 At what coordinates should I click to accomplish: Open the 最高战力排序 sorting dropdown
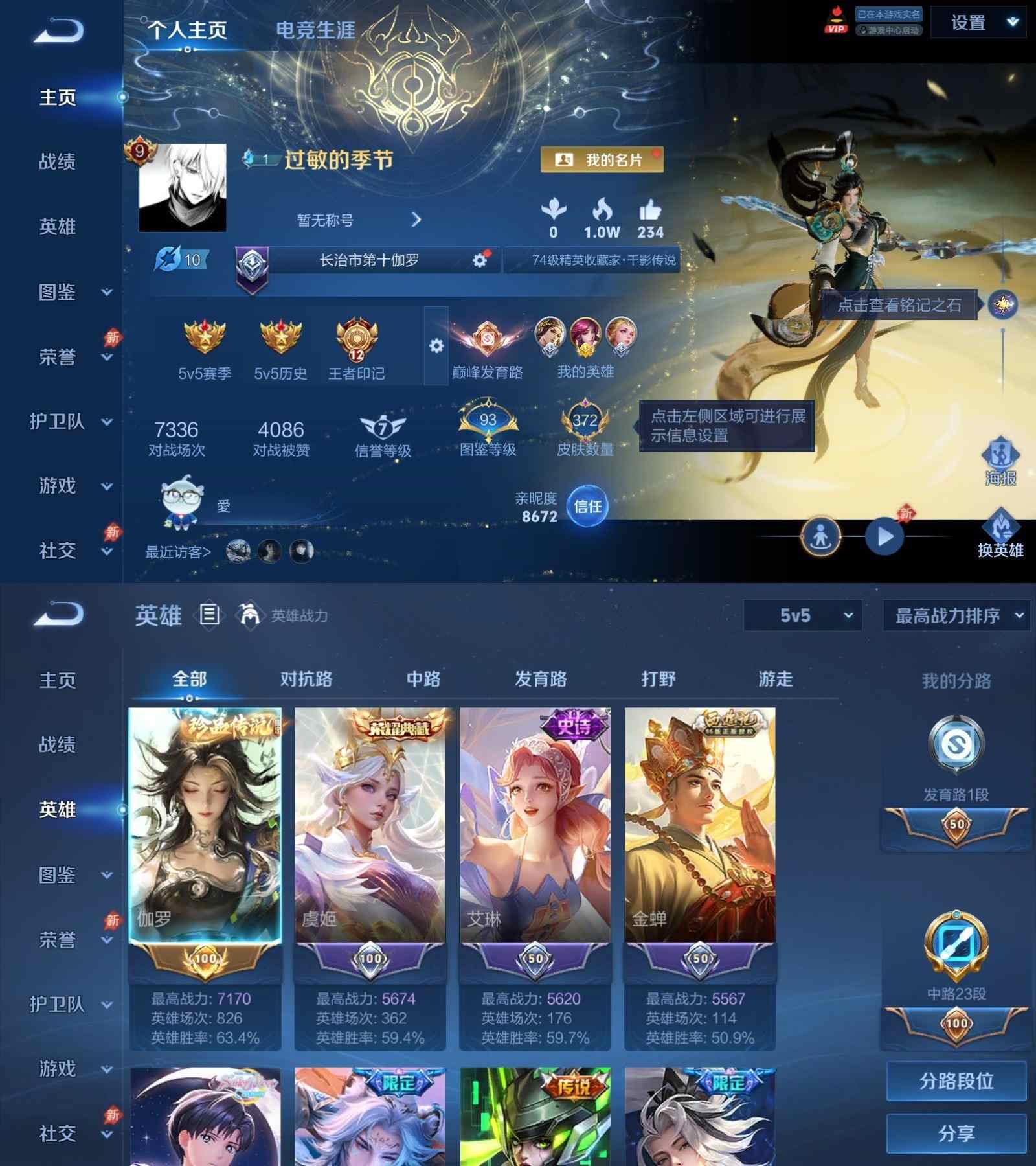956,616
